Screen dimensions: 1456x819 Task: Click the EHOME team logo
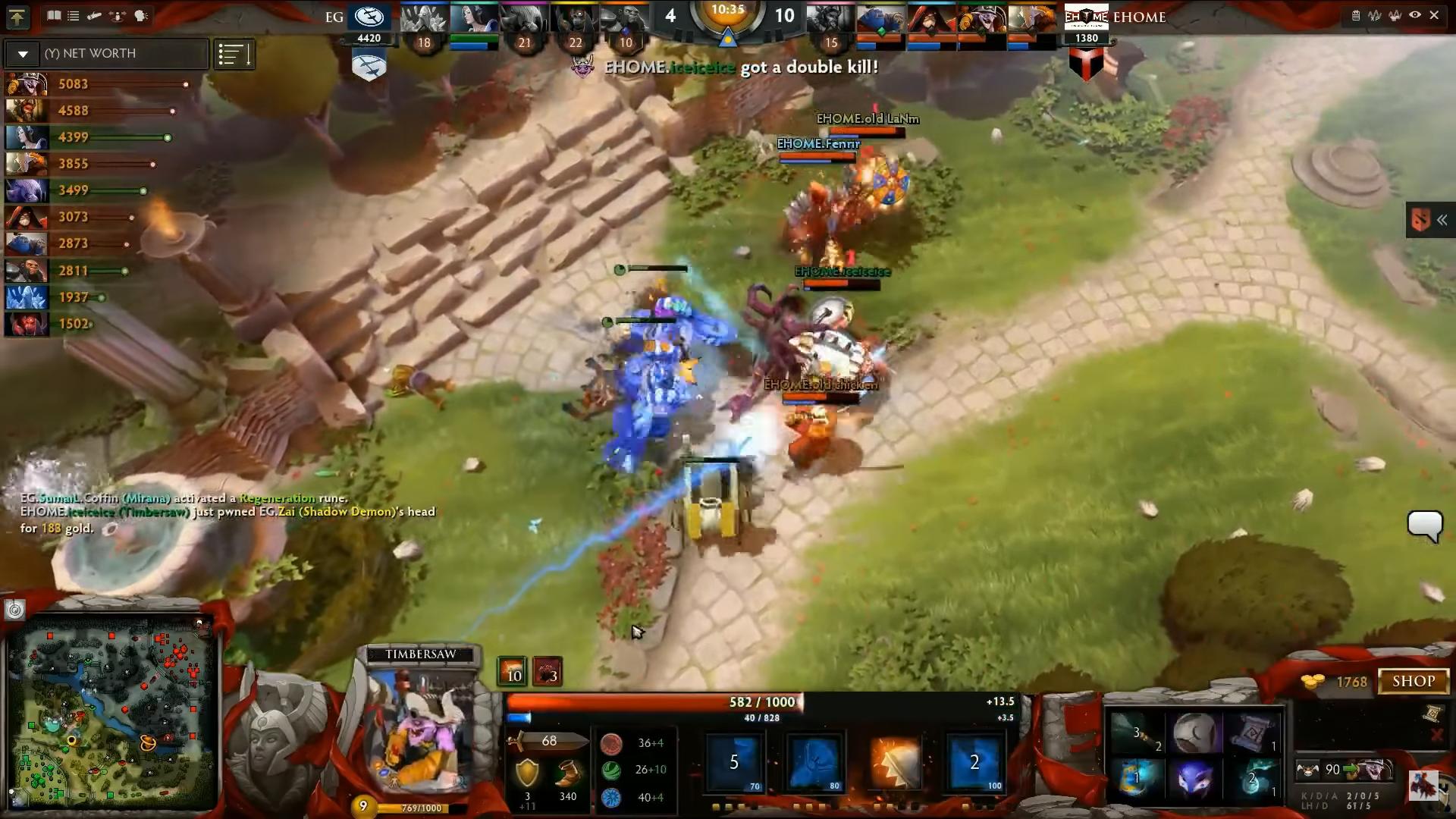tap(1086, 17)
